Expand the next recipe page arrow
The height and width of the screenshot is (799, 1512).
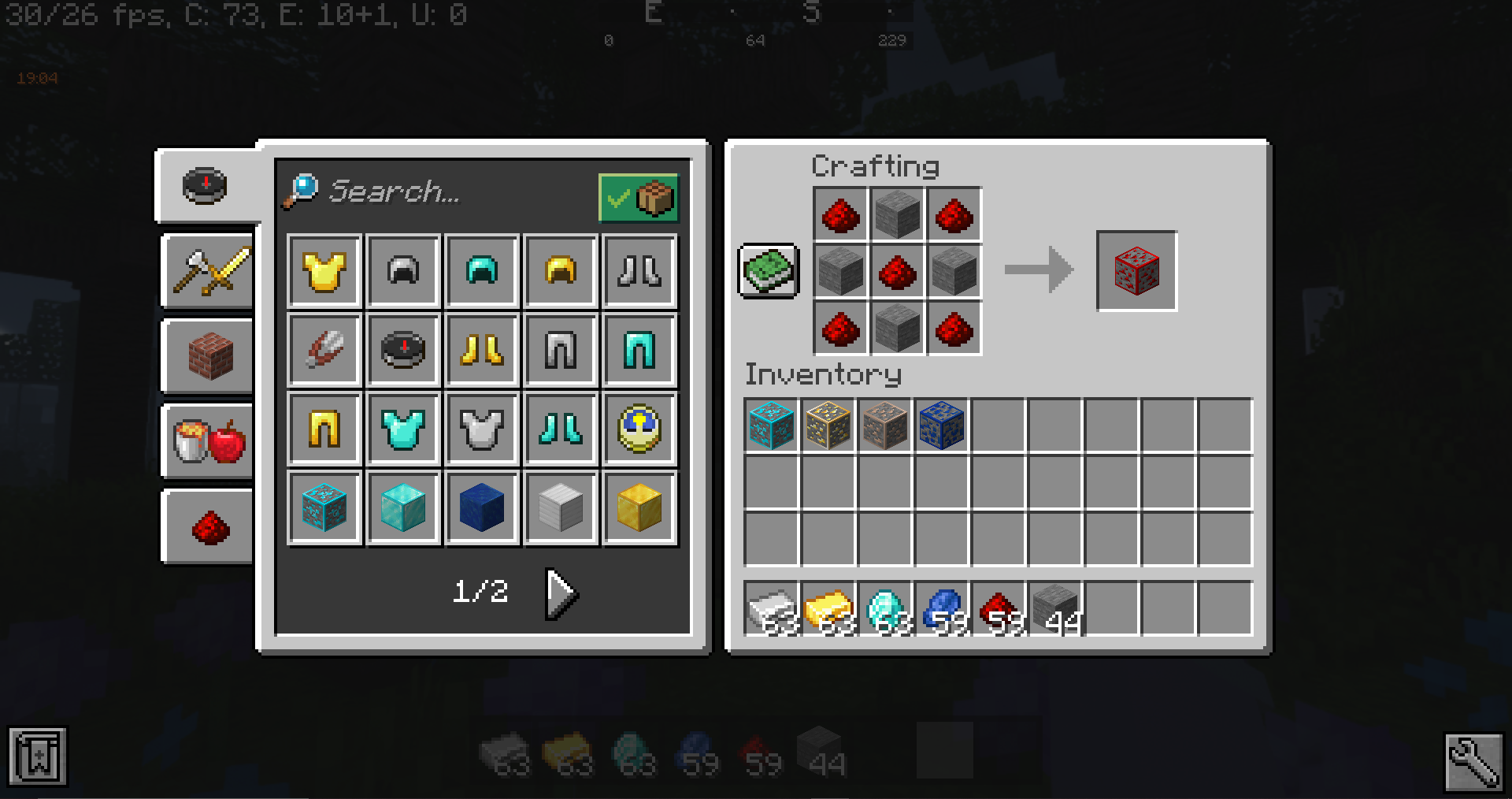560,593
